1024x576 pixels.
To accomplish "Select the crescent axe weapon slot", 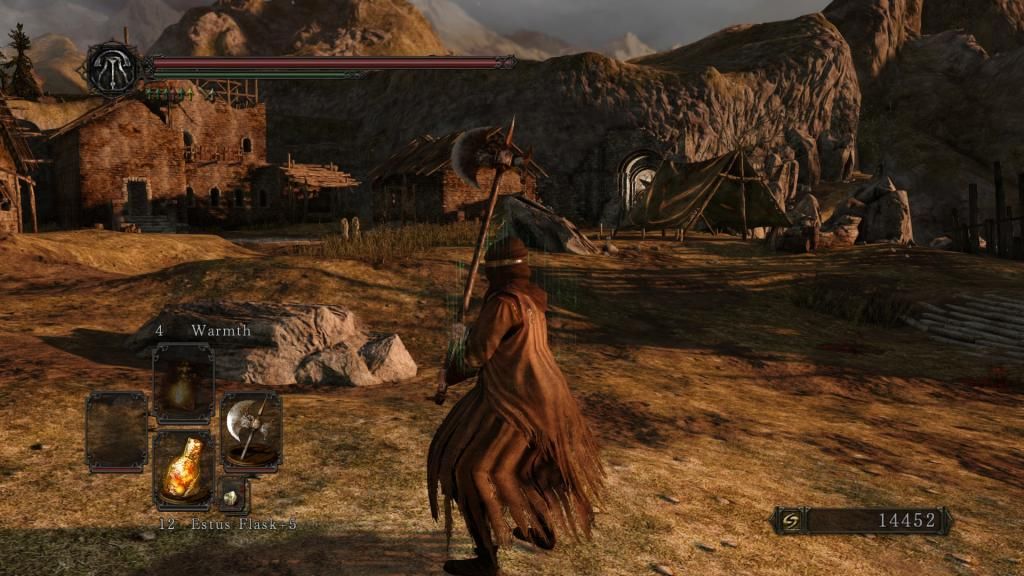I will (250, 430).
